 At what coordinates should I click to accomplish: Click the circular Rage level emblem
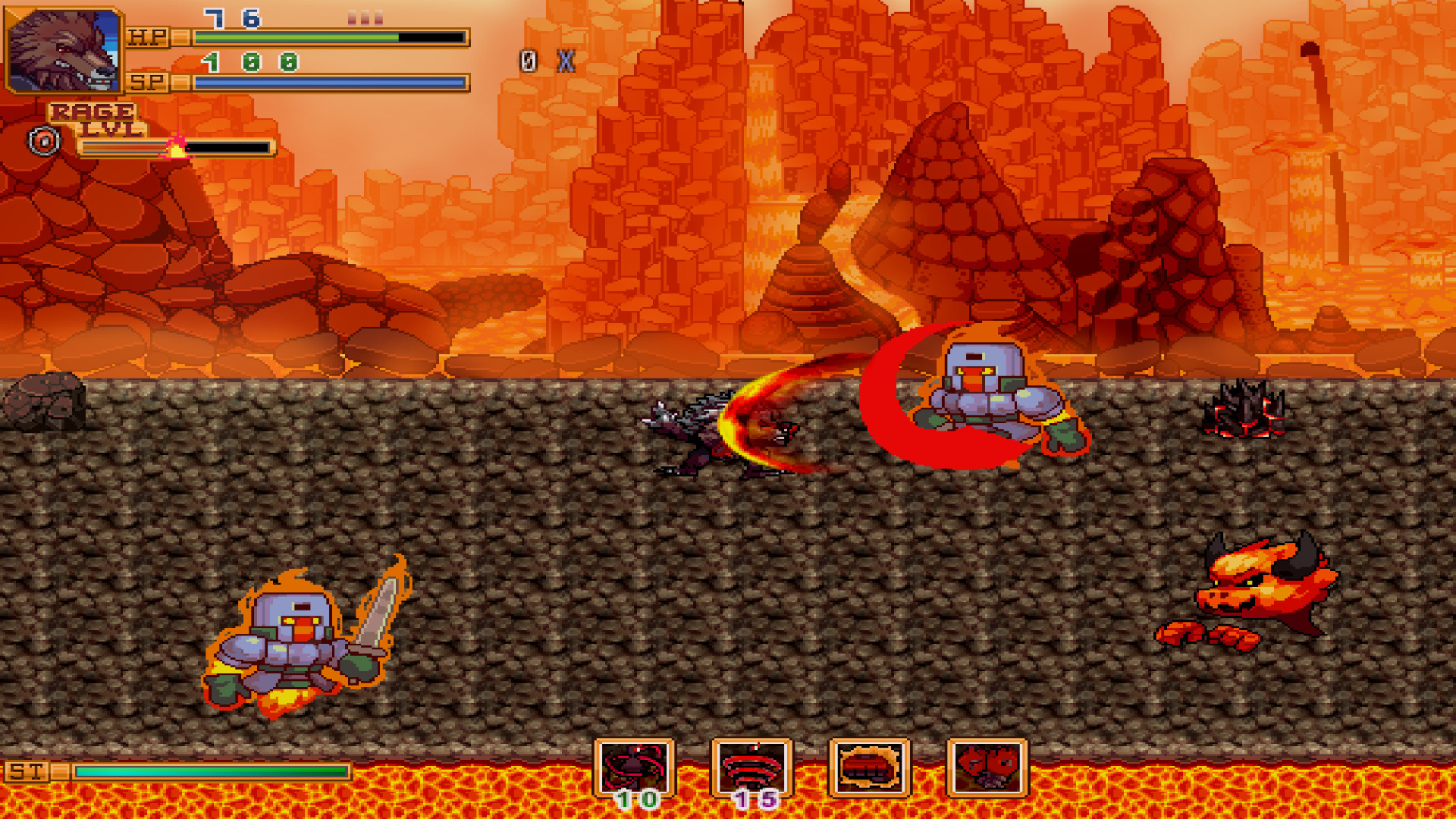tap(43, 142)
